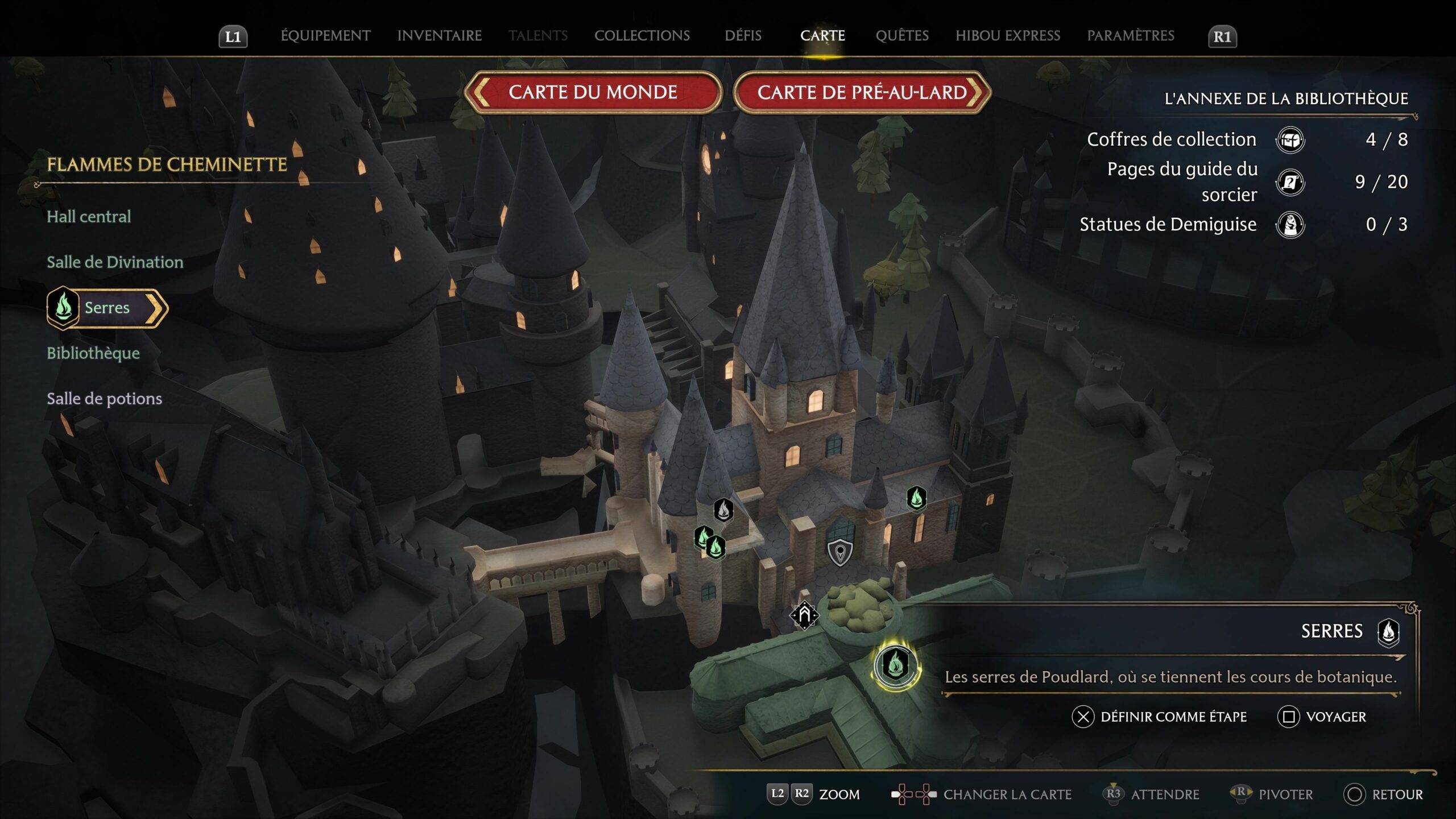1456x819 pixels.
Task: Open the Quêtes tab
Action: tap(902, 36)
